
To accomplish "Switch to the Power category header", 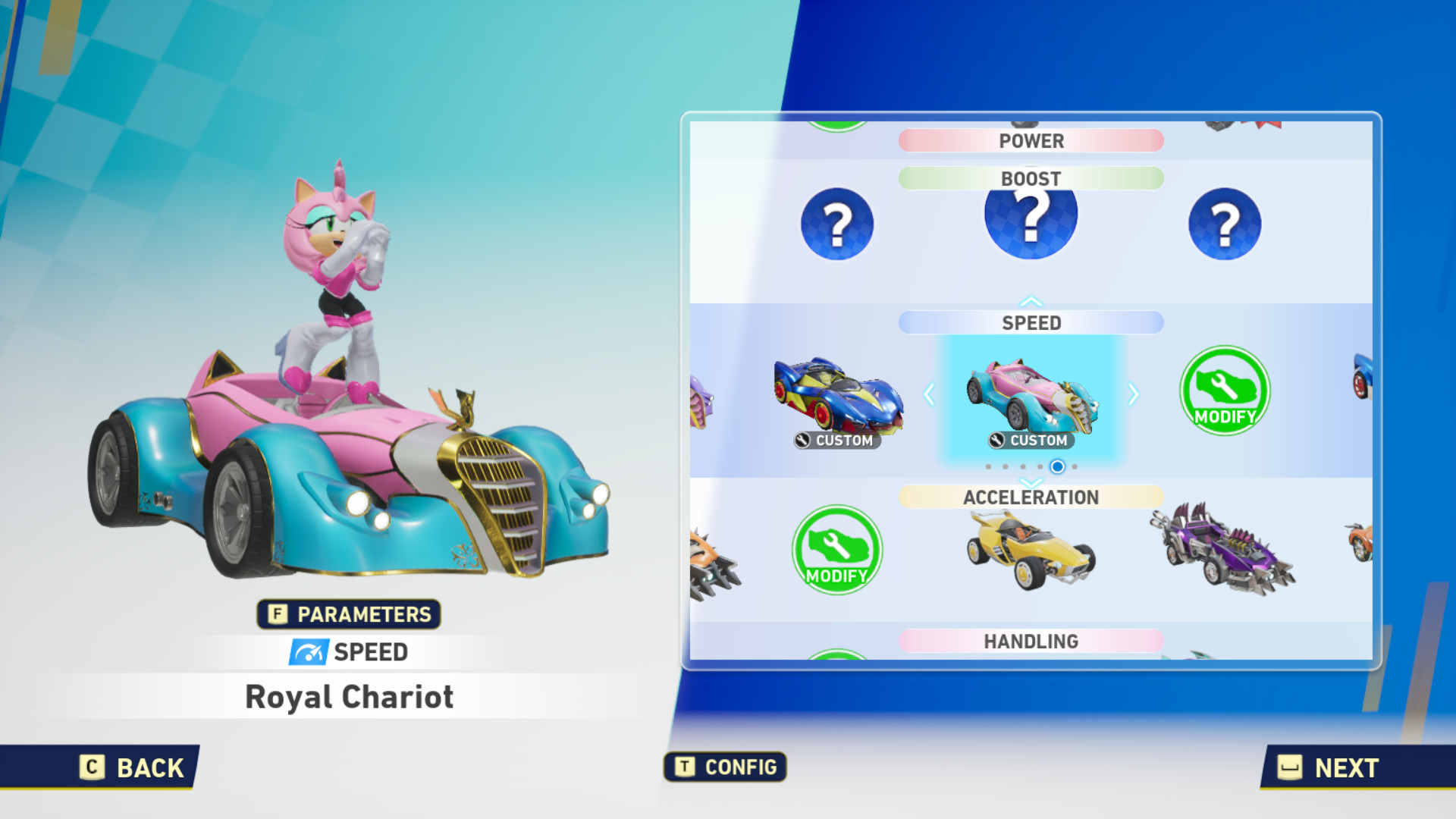I will 1030,140.
